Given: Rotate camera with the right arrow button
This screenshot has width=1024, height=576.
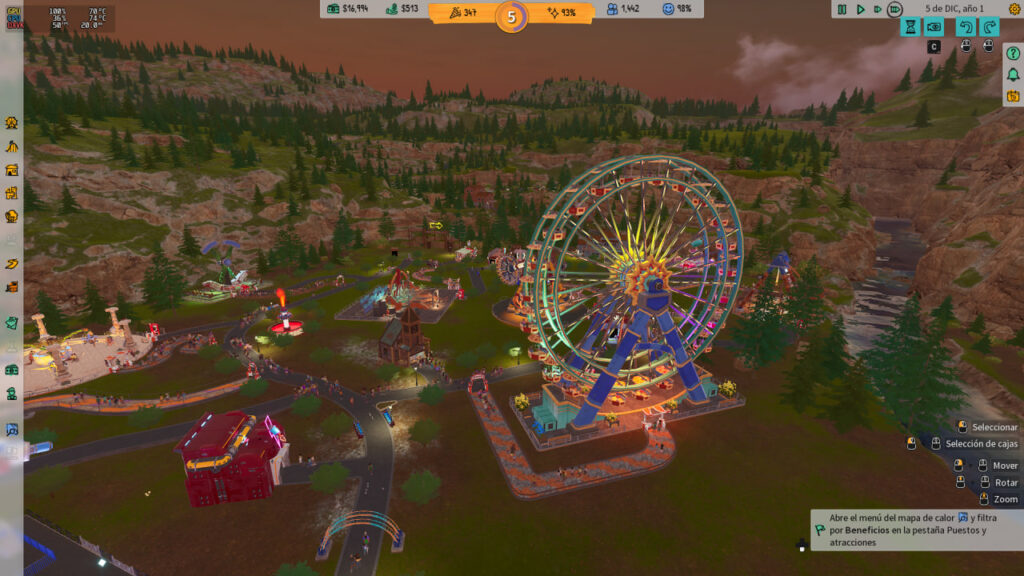Looking at the screenshot, I should pyautogui.click(x=990, y=27).
